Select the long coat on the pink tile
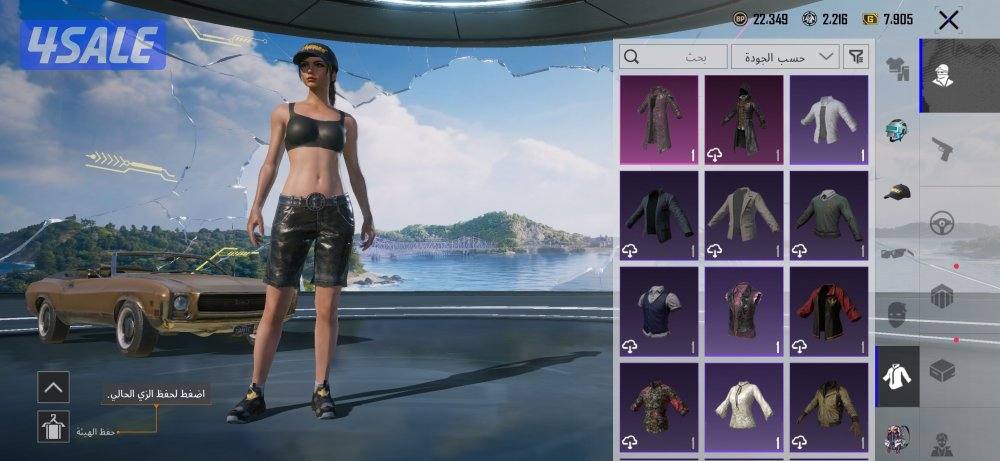The width and height of the screenshot is (1000, 461). point(659,120)
